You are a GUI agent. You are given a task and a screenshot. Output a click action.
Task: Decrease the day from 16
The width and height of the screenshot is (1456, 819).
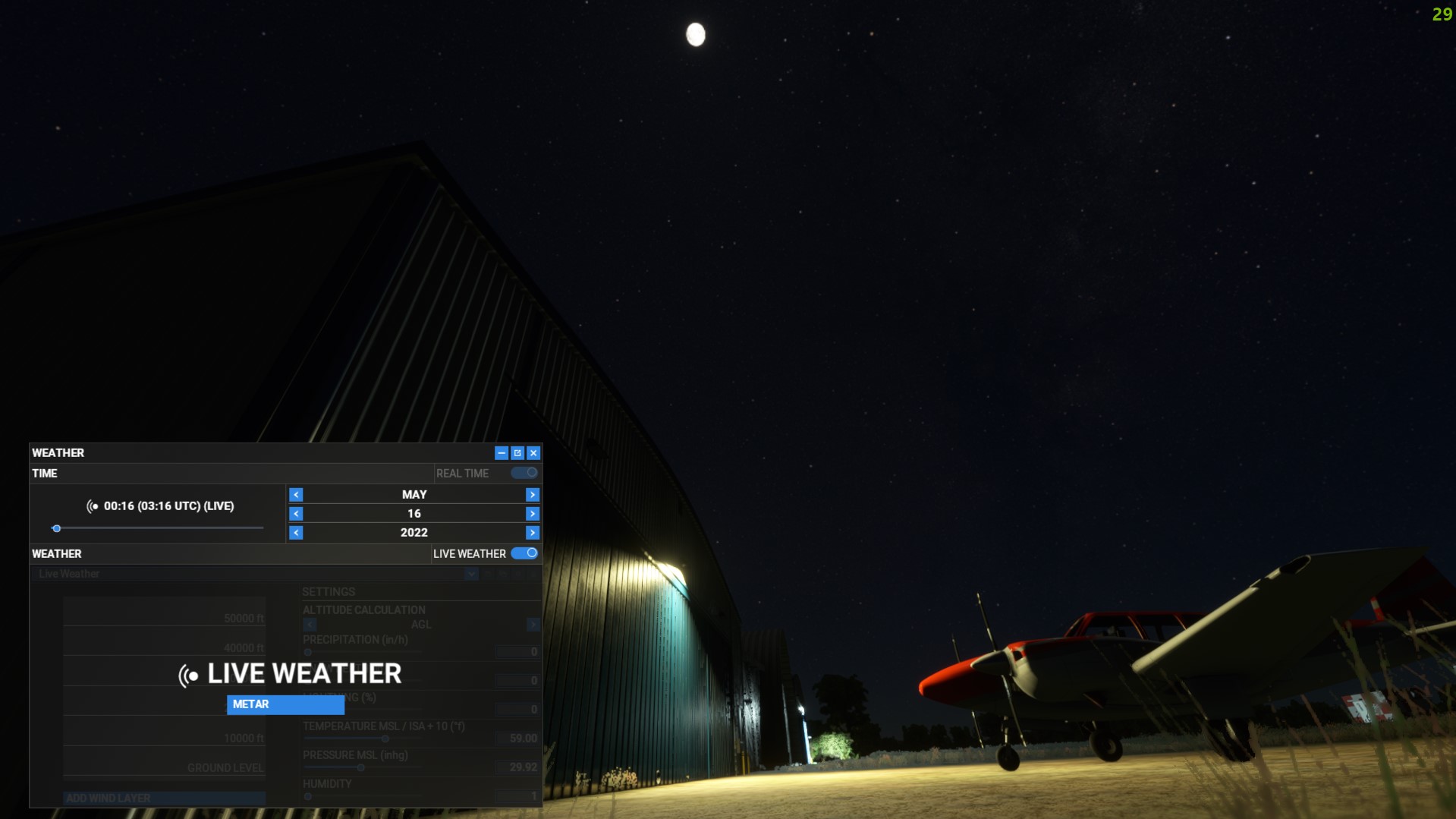296,514
